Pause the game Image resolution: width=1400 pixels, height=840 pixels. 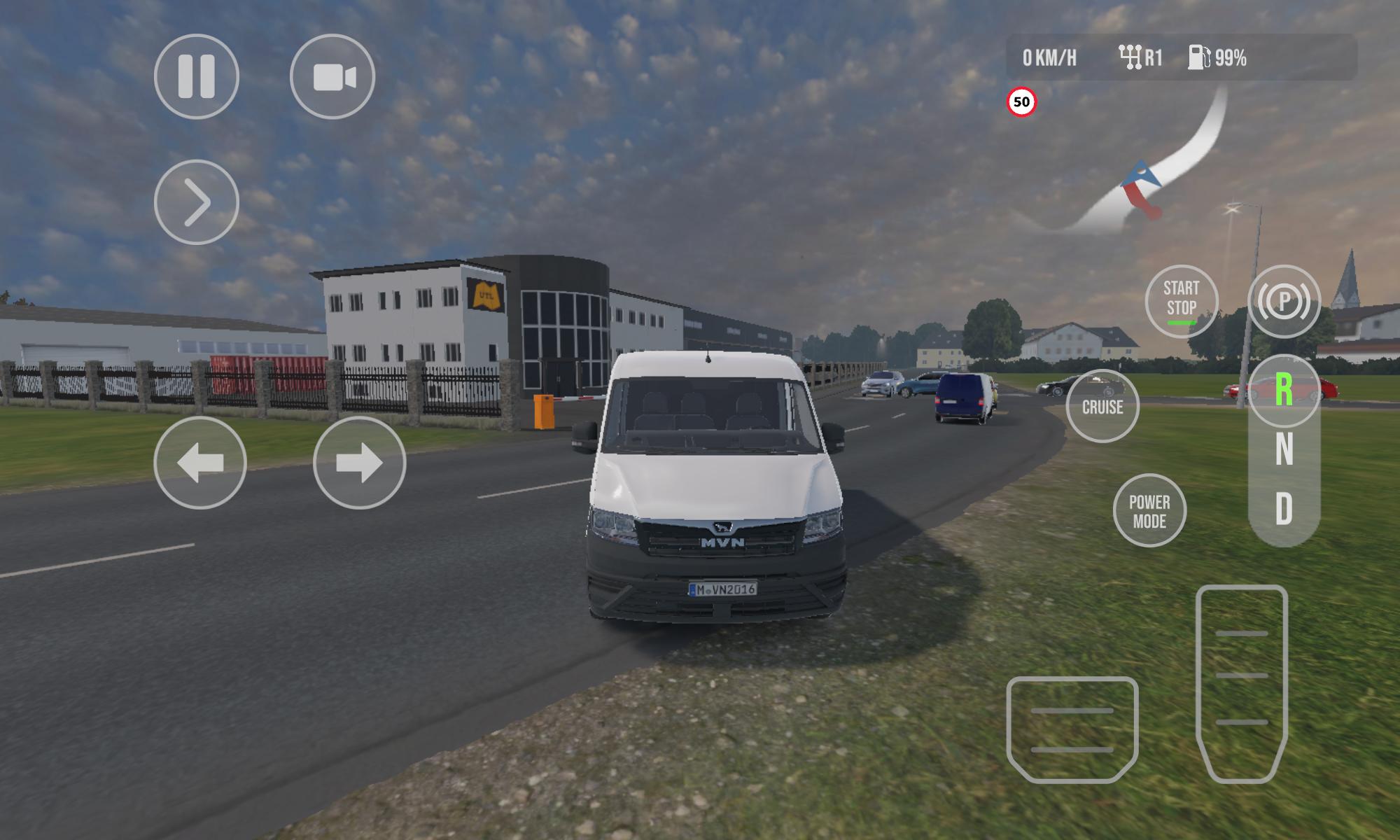click(196, 76)
